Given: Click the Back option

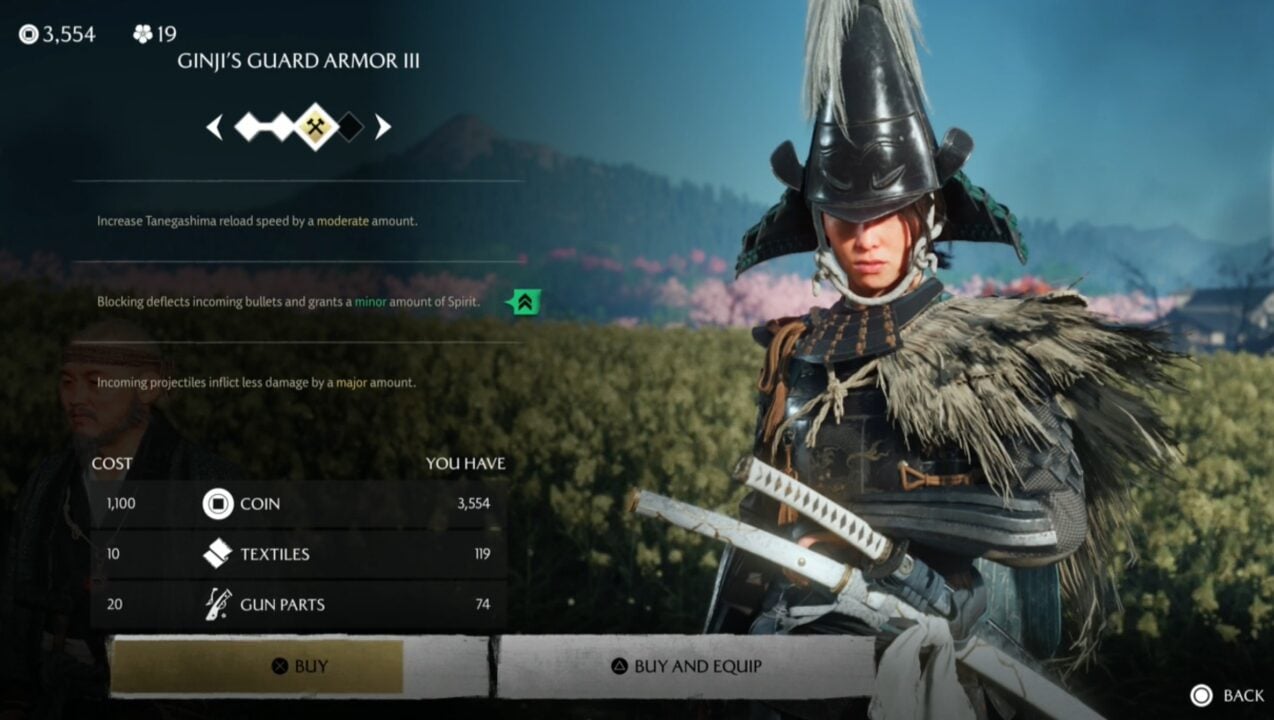Looking at the screenshot, I should click(x=1228, y=695).
